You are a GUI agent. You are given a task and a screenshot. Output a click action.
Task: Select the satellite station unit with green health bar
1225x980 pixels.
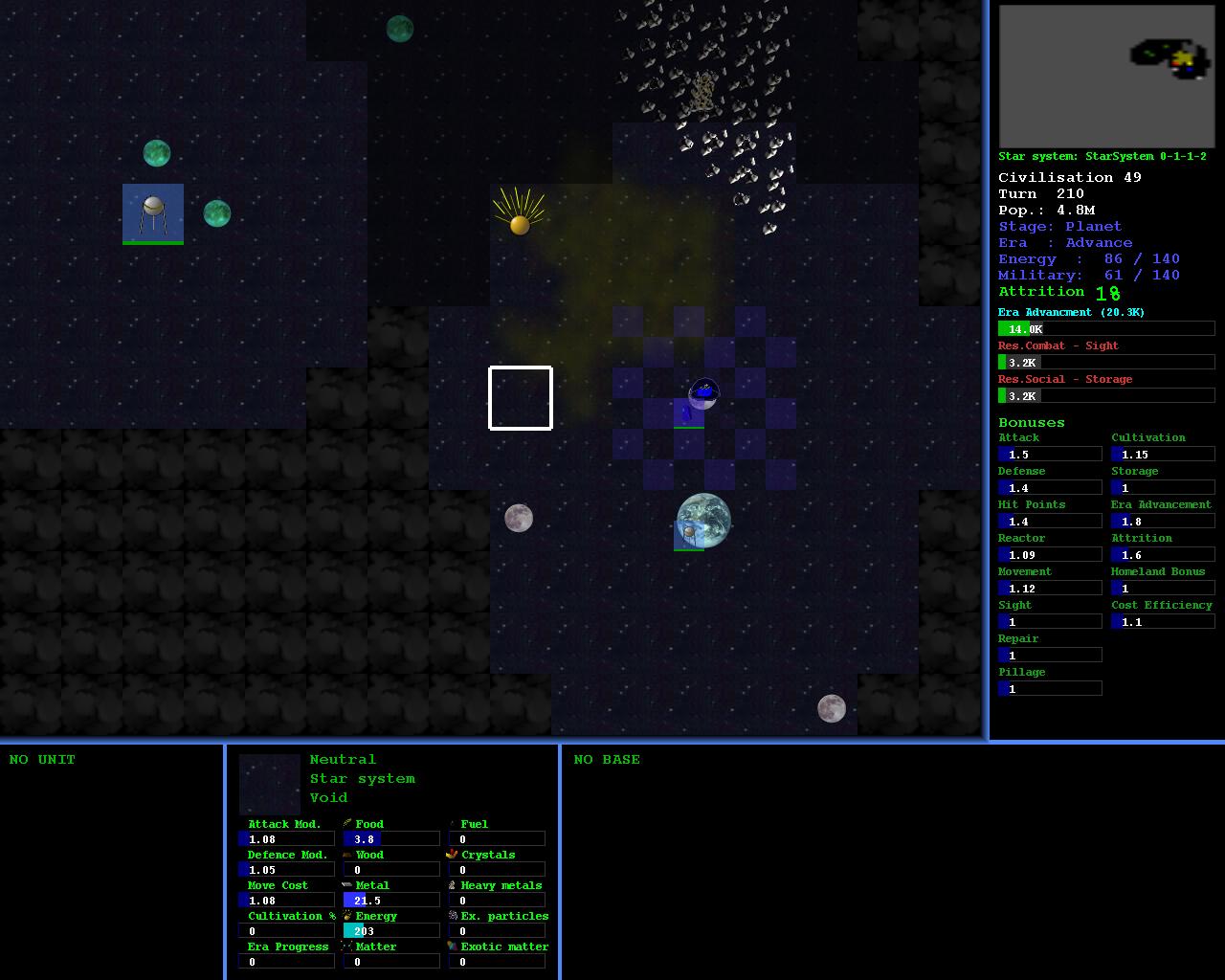153,214
